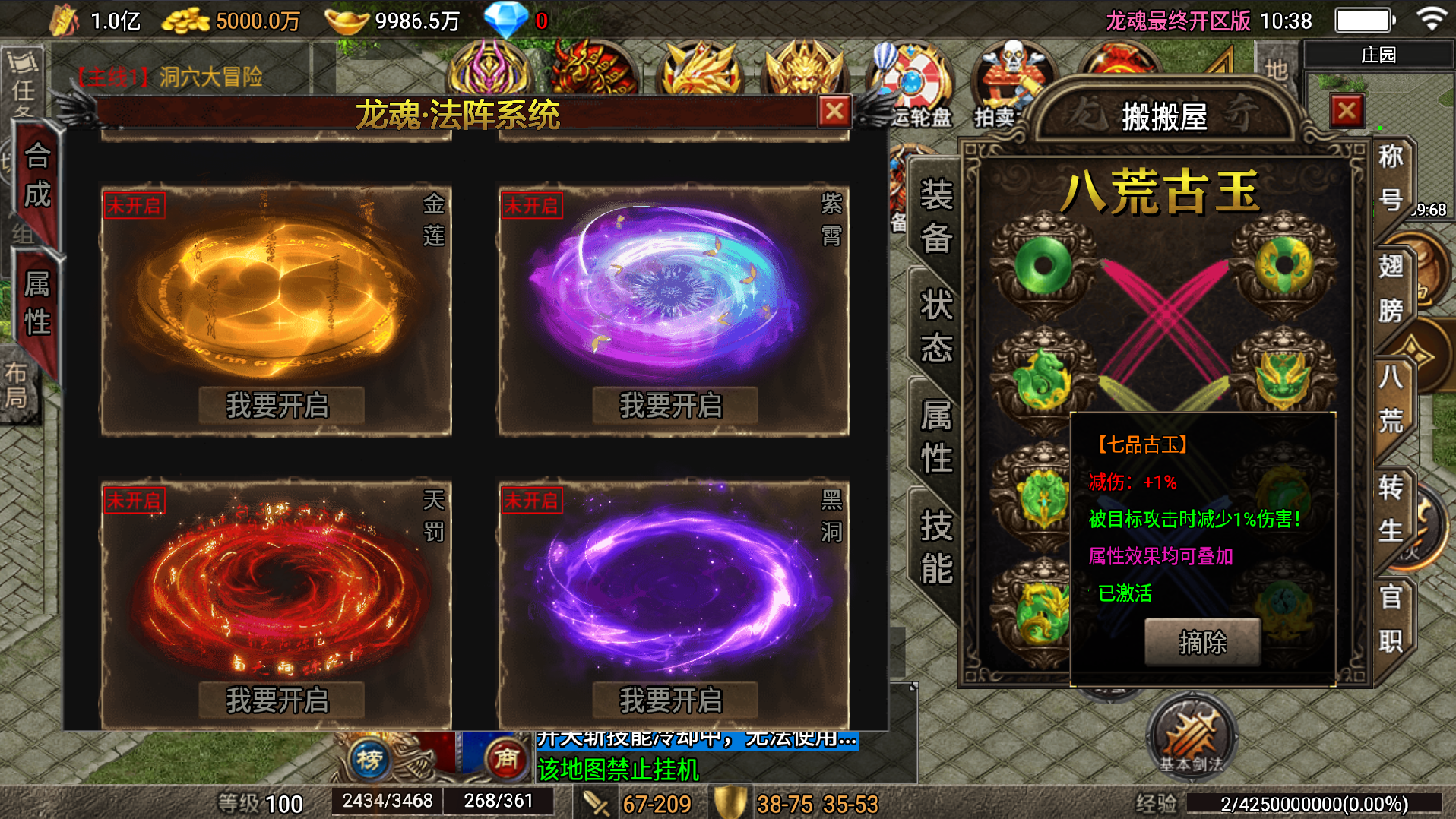
Task: Click the gold ingot currency icon
Action: point(346,19)
